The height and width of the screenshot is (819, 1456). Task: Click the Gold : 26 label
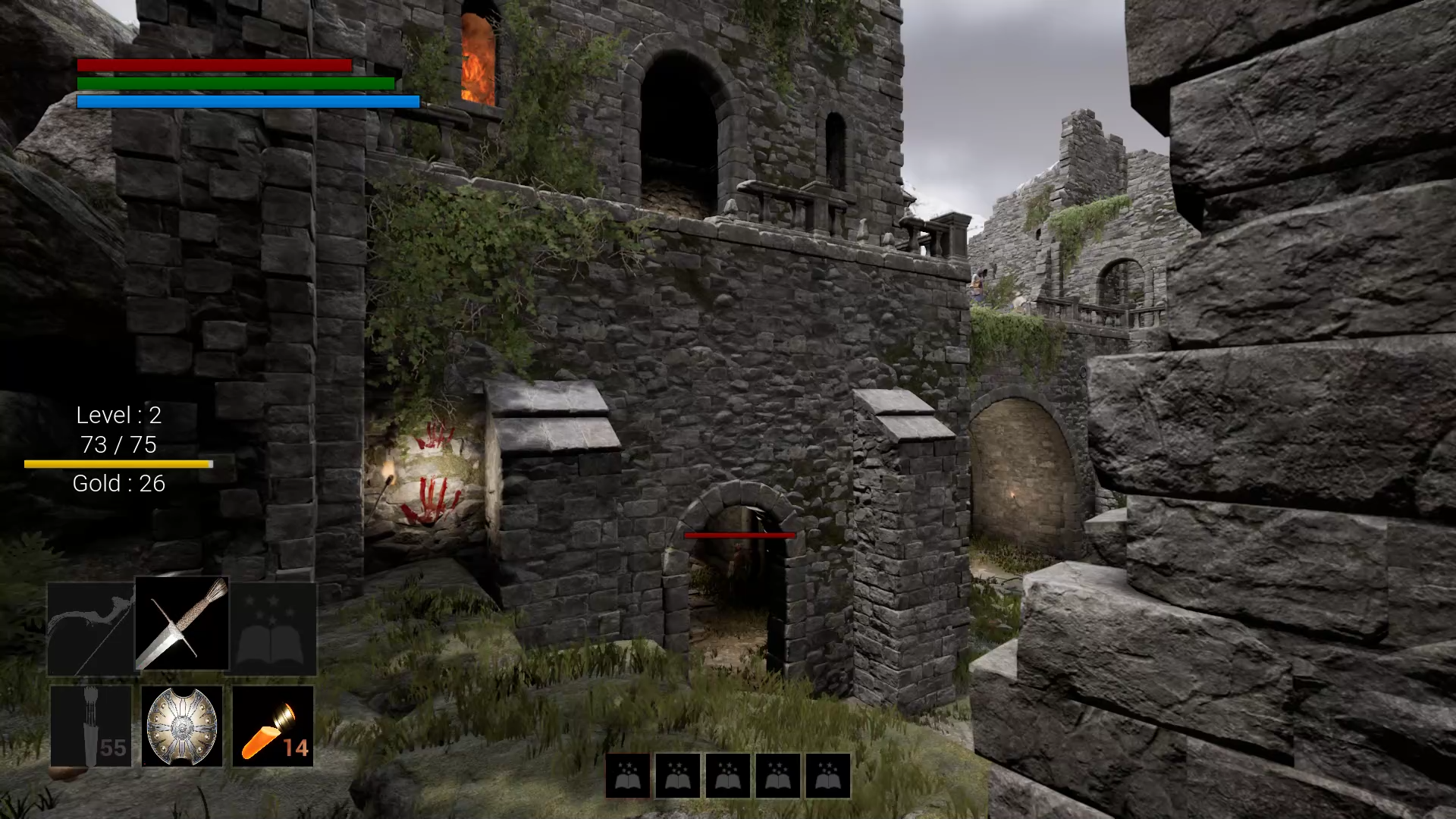(x=118, y=483)
